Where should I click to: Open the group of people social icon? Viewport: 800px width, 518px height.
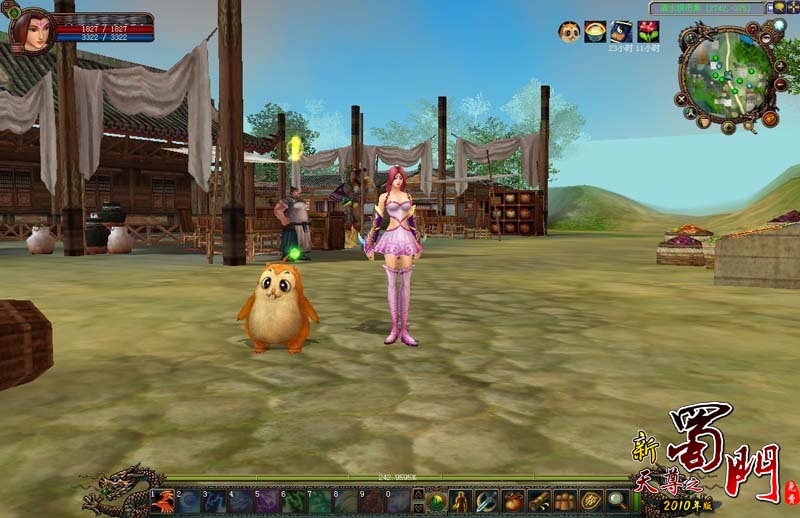(565, 501)
